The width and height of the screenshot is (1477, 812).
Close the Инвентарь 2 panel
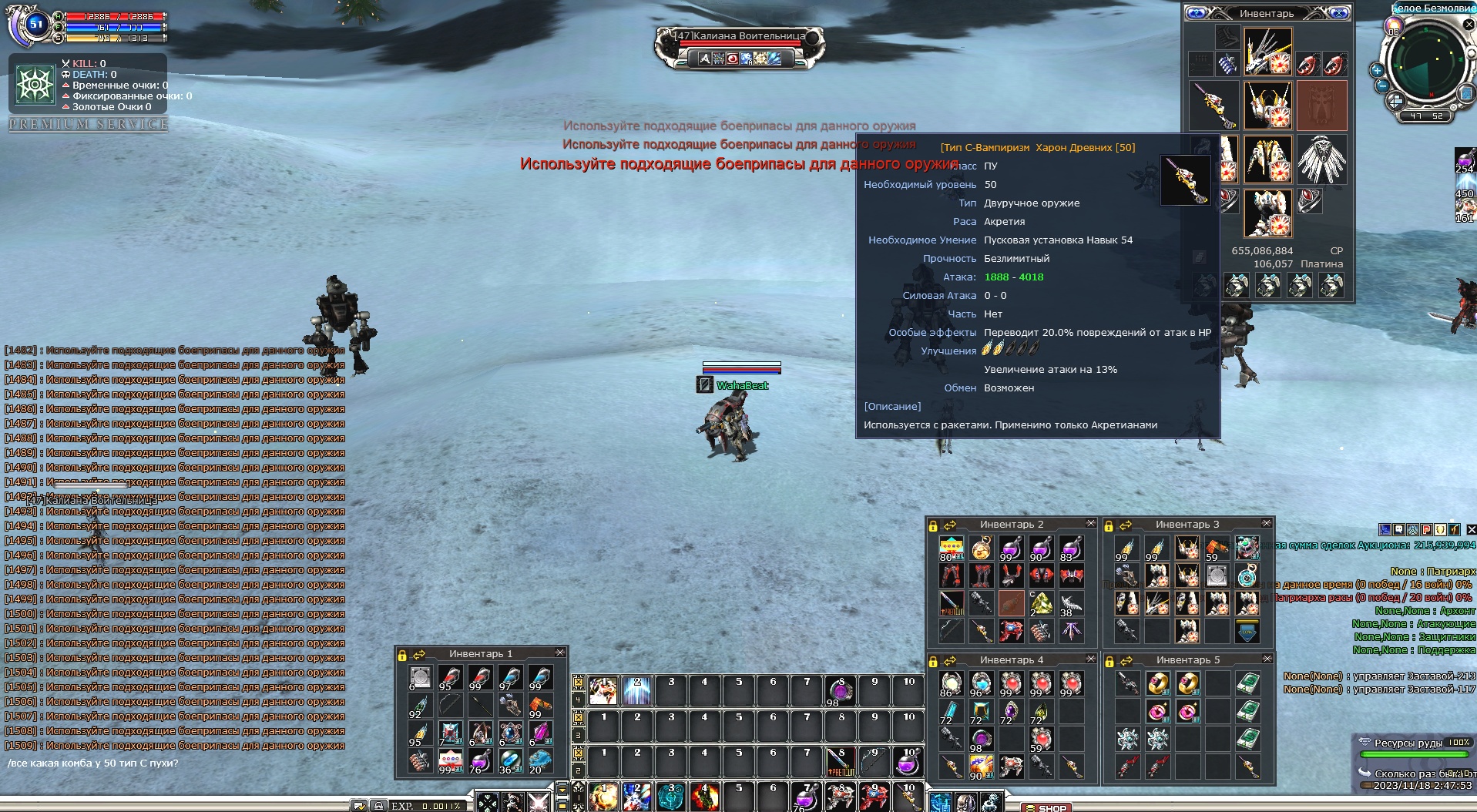1090,524
